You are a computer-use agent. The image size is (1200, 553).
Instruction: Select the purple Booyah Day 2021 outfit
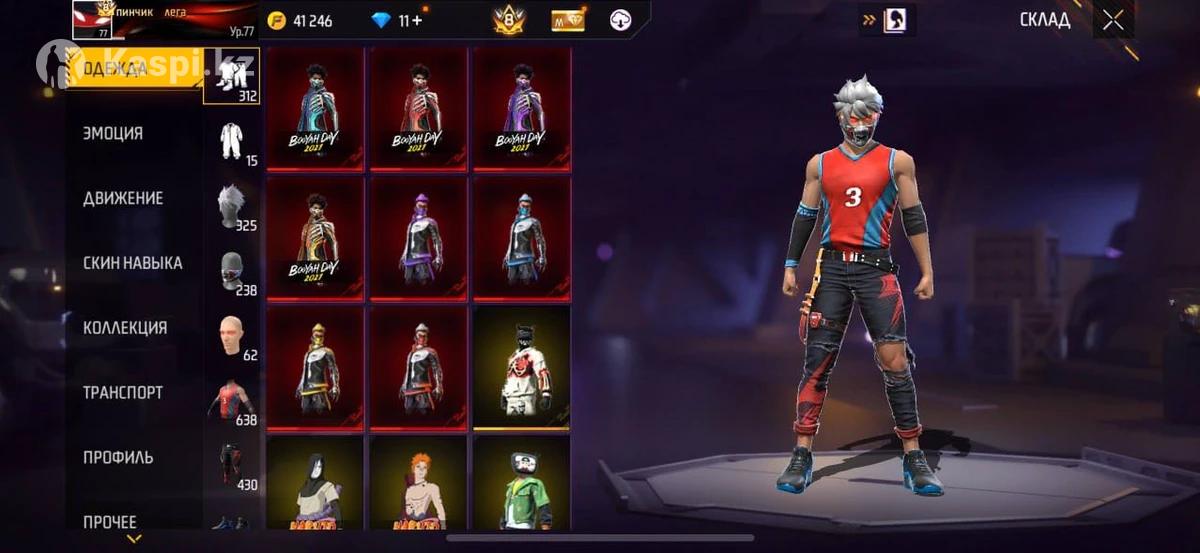pyautogui.click(x=522, y=108)
